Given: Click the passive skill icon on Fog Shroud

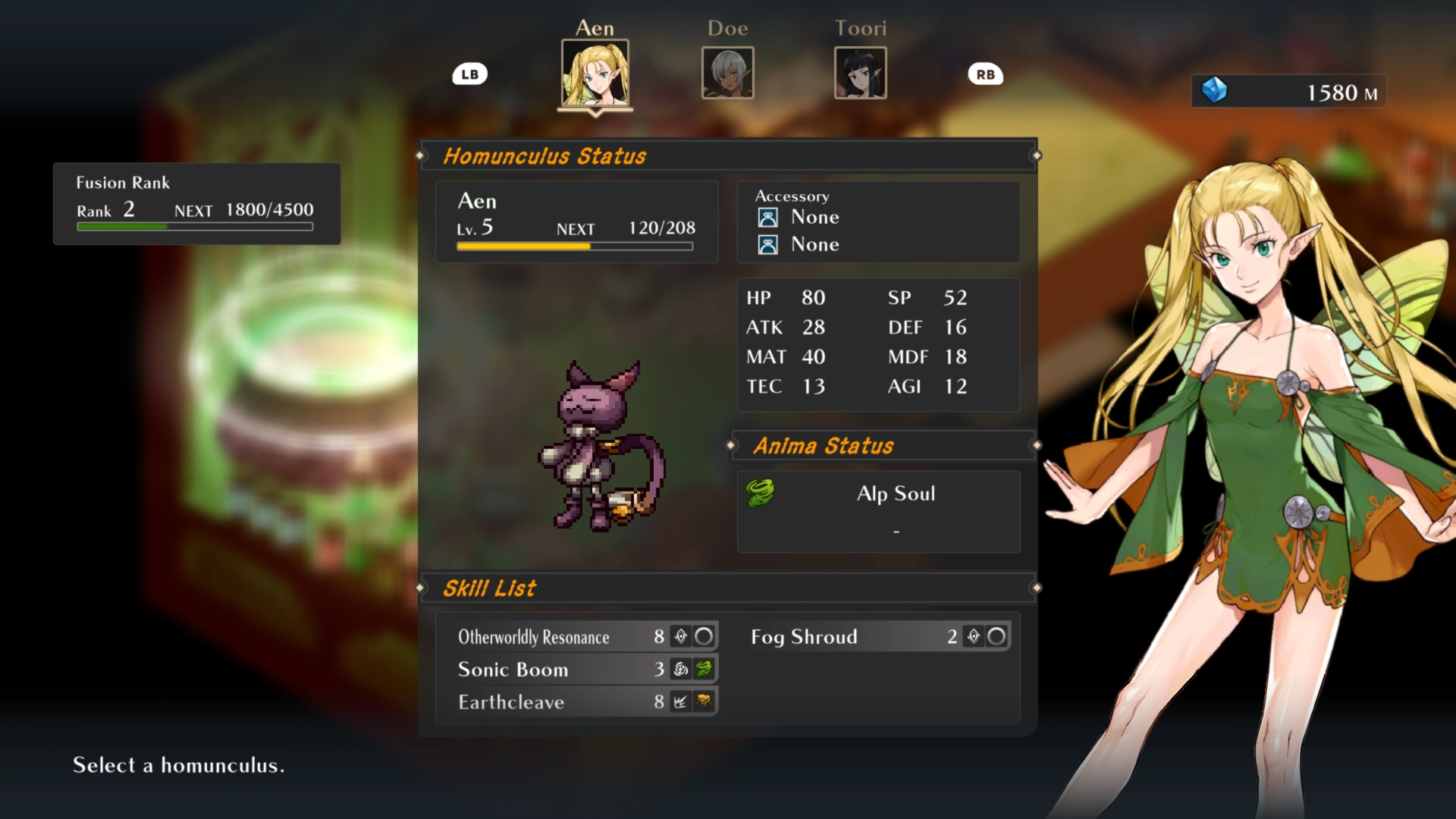Looking at the screenshot, I should (x=974, y=637).
